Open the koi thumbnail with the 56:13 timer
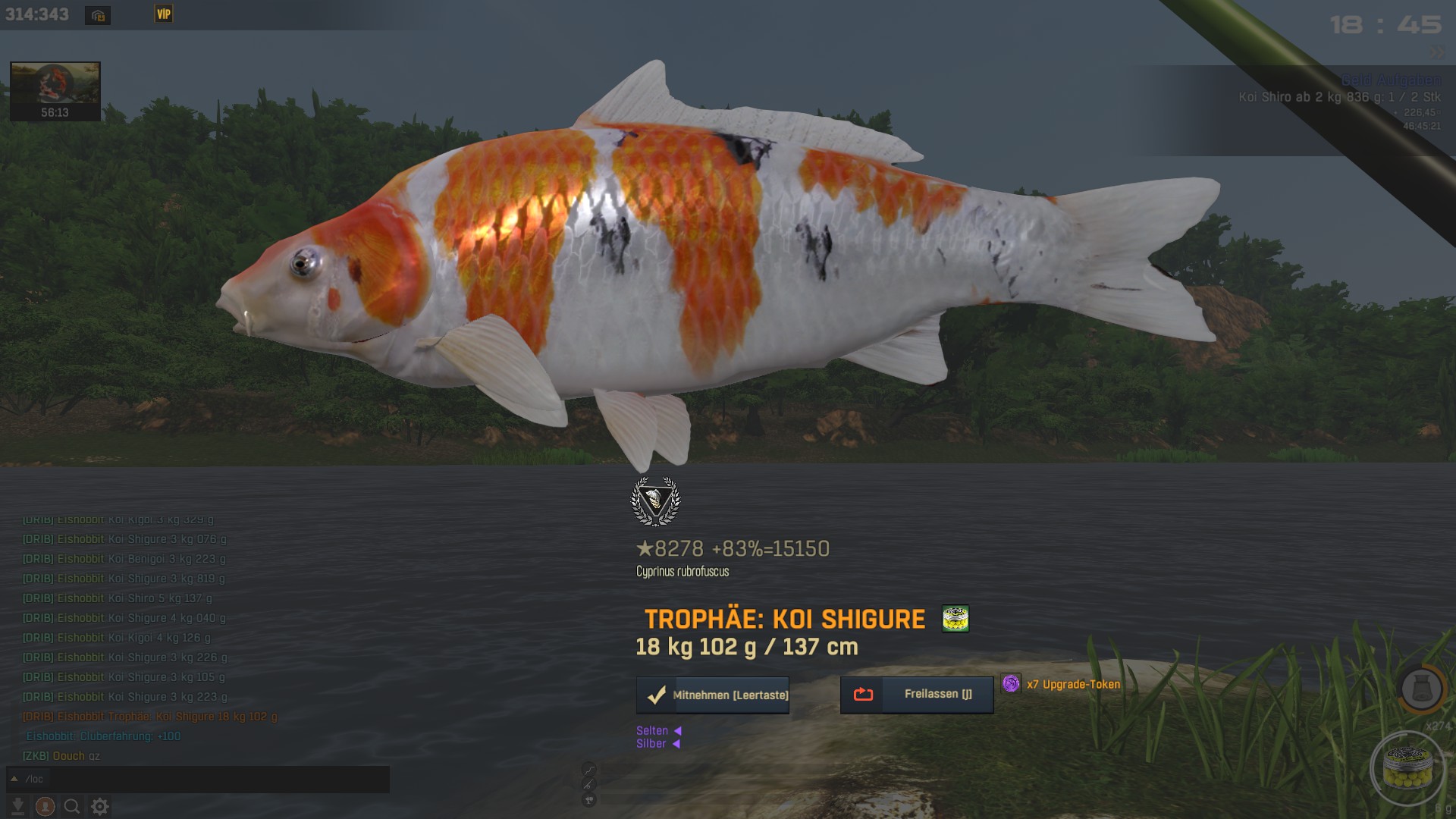This screenshot has height=819, width=1456. coord(55,91)
